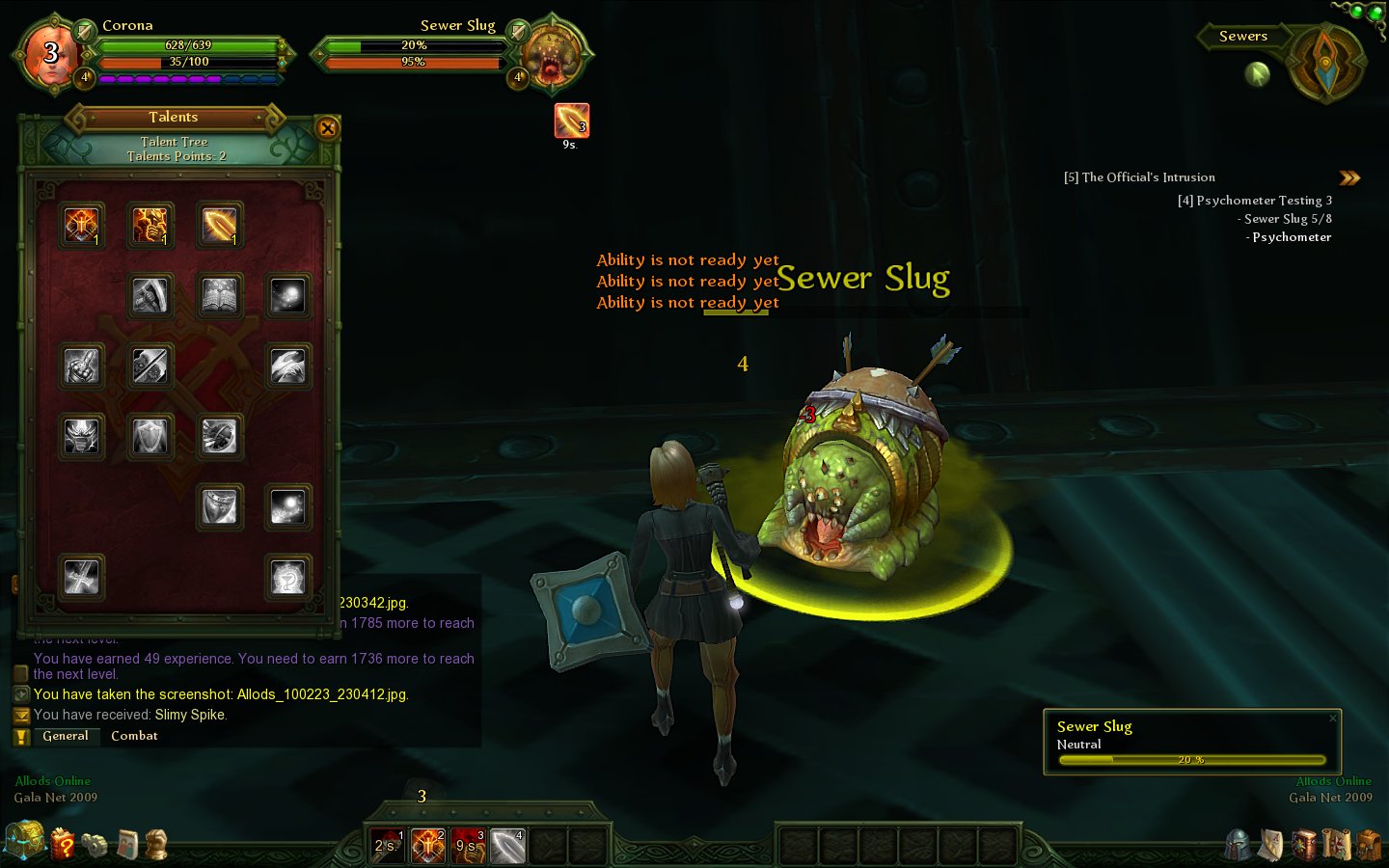Activate the red cross ability in slot 2
Image resolution: width=1389 pixels, height=868 pixels.
(428, 846)
